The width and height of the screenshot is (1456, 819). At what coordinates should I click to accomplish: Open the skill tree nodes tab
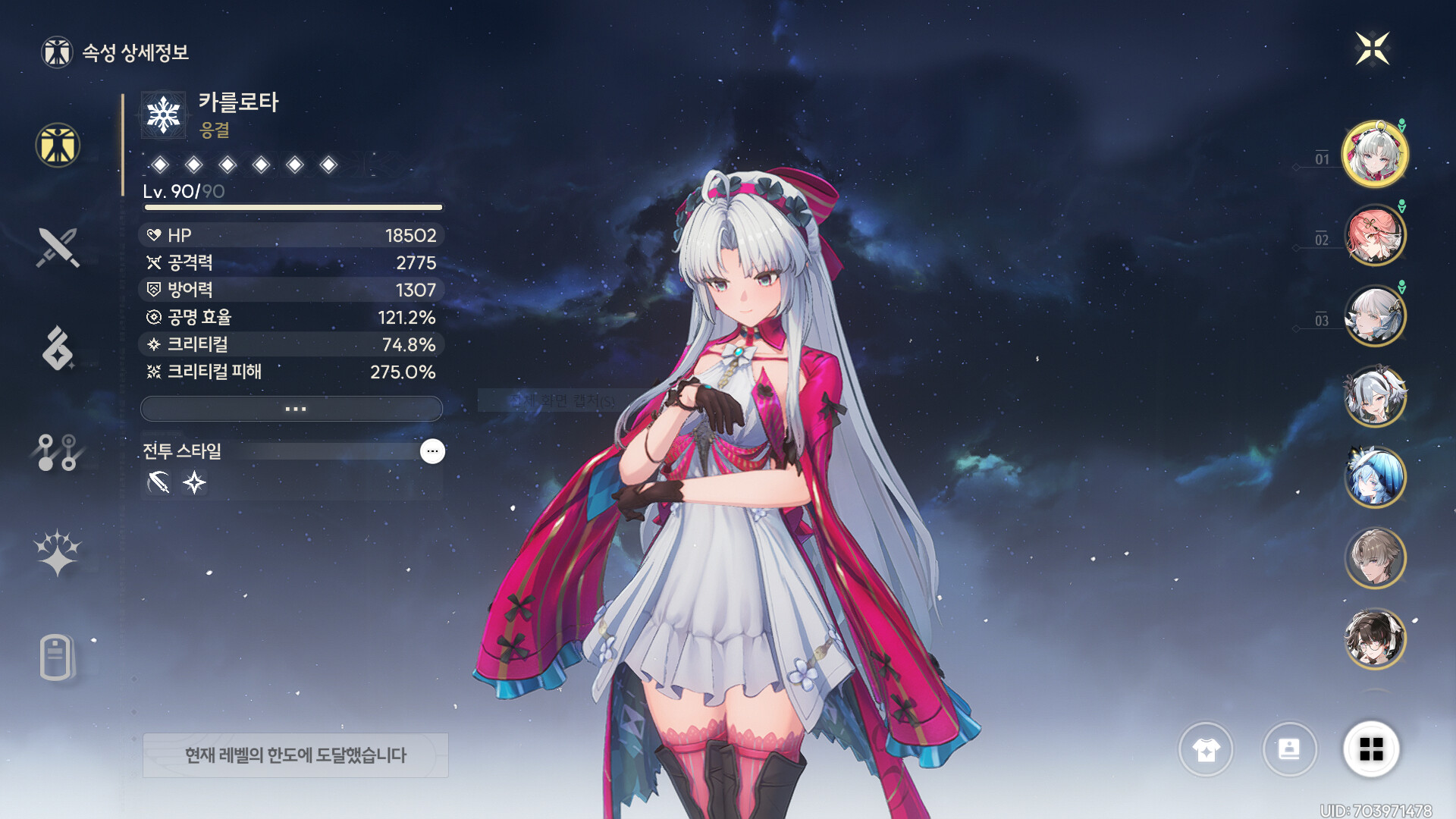[58, 452]
